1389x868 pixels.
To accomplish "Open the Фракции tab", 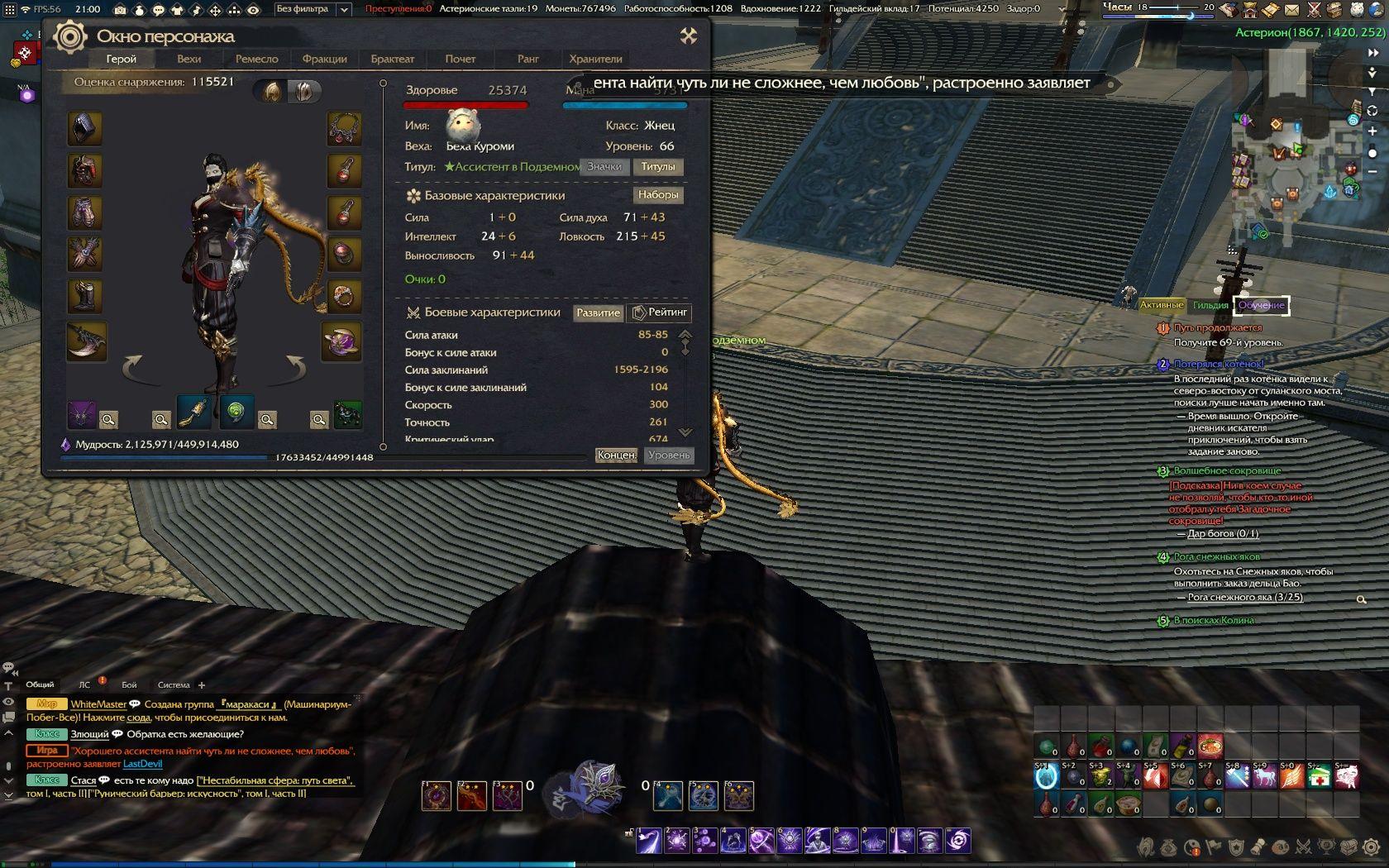I will (x=324, y=59).
